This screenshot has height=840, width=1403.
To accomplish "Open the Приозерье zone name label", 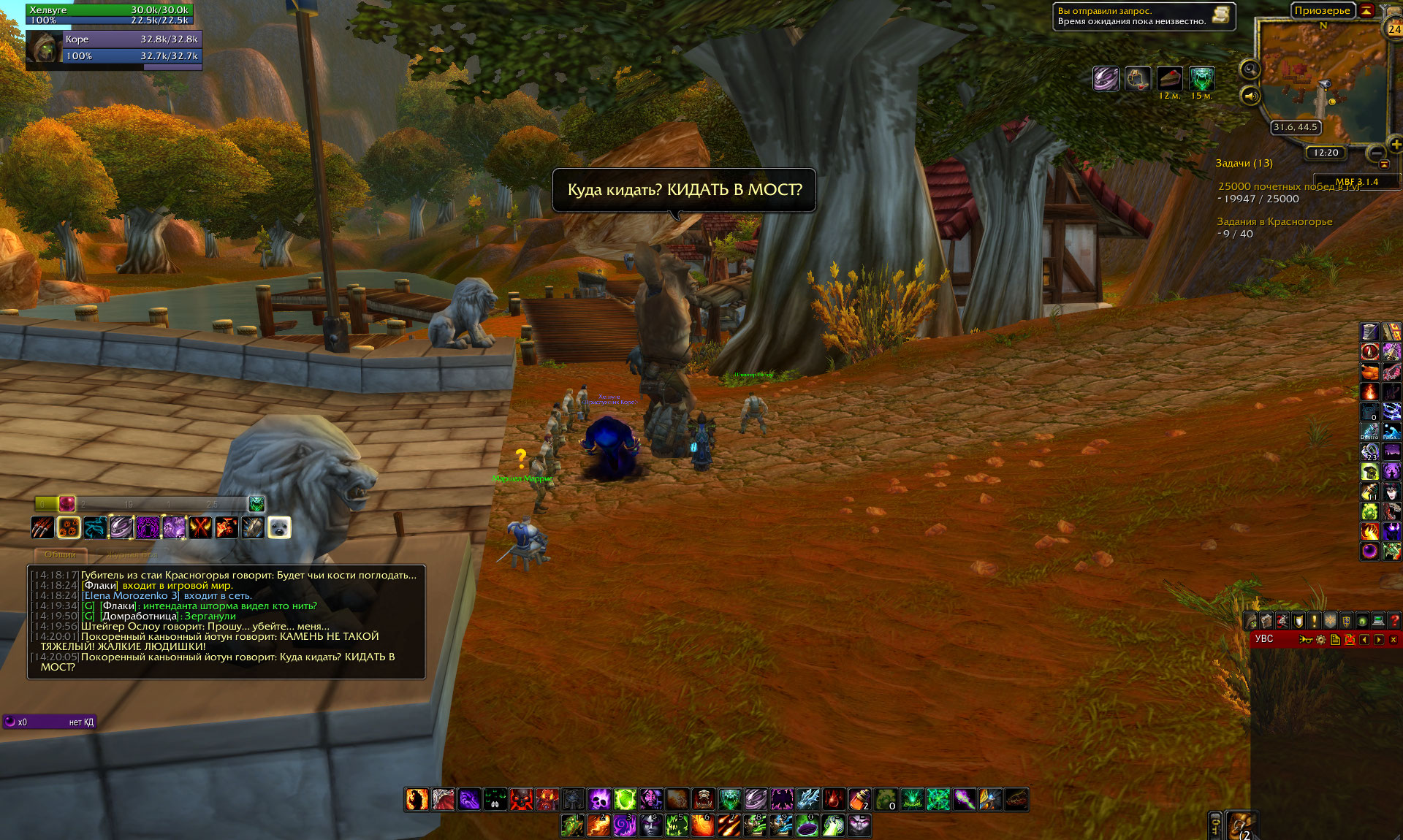I will [x=1322, y=10].
